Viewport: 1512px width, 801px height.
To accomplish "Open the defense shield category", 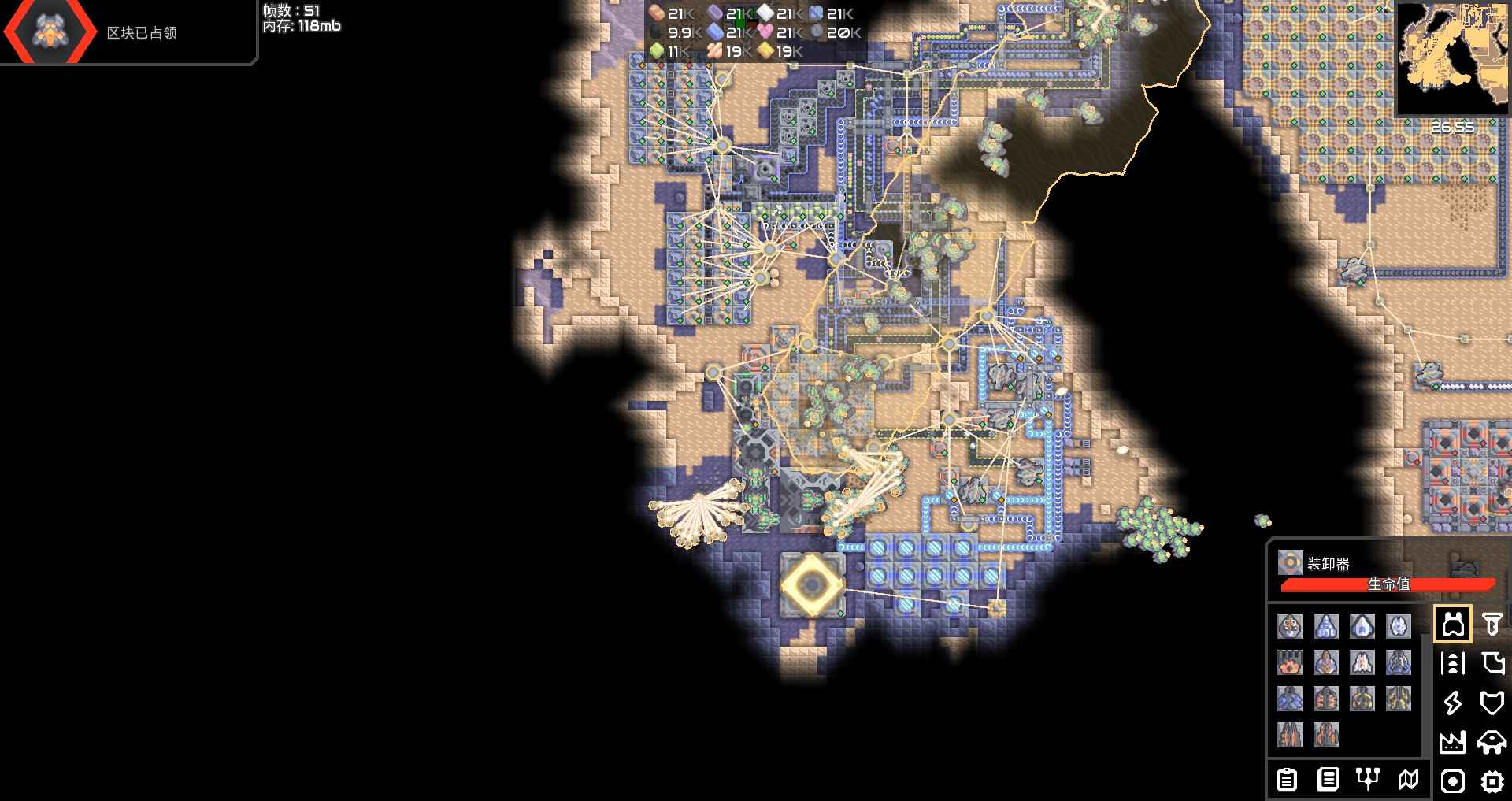I will pyautogui.click(x=1492, y=703).
